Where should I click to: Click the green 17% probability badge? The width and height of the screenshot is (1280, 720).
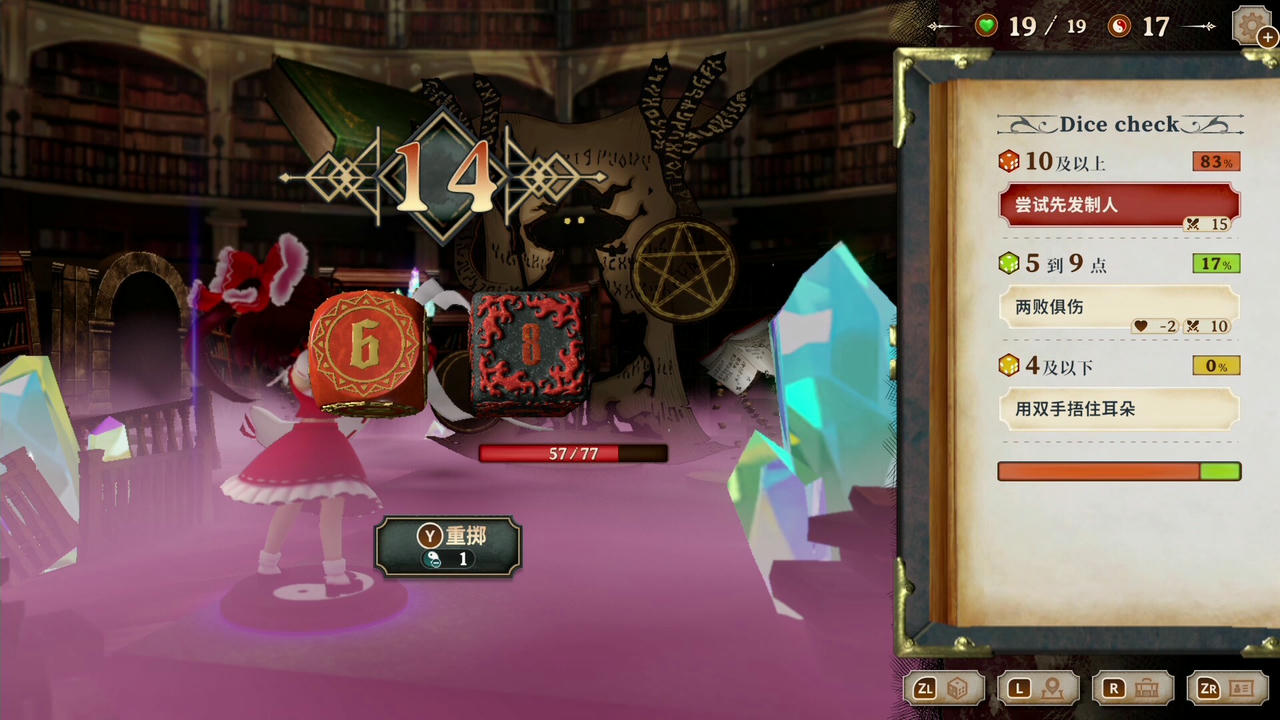(1215, 263)
